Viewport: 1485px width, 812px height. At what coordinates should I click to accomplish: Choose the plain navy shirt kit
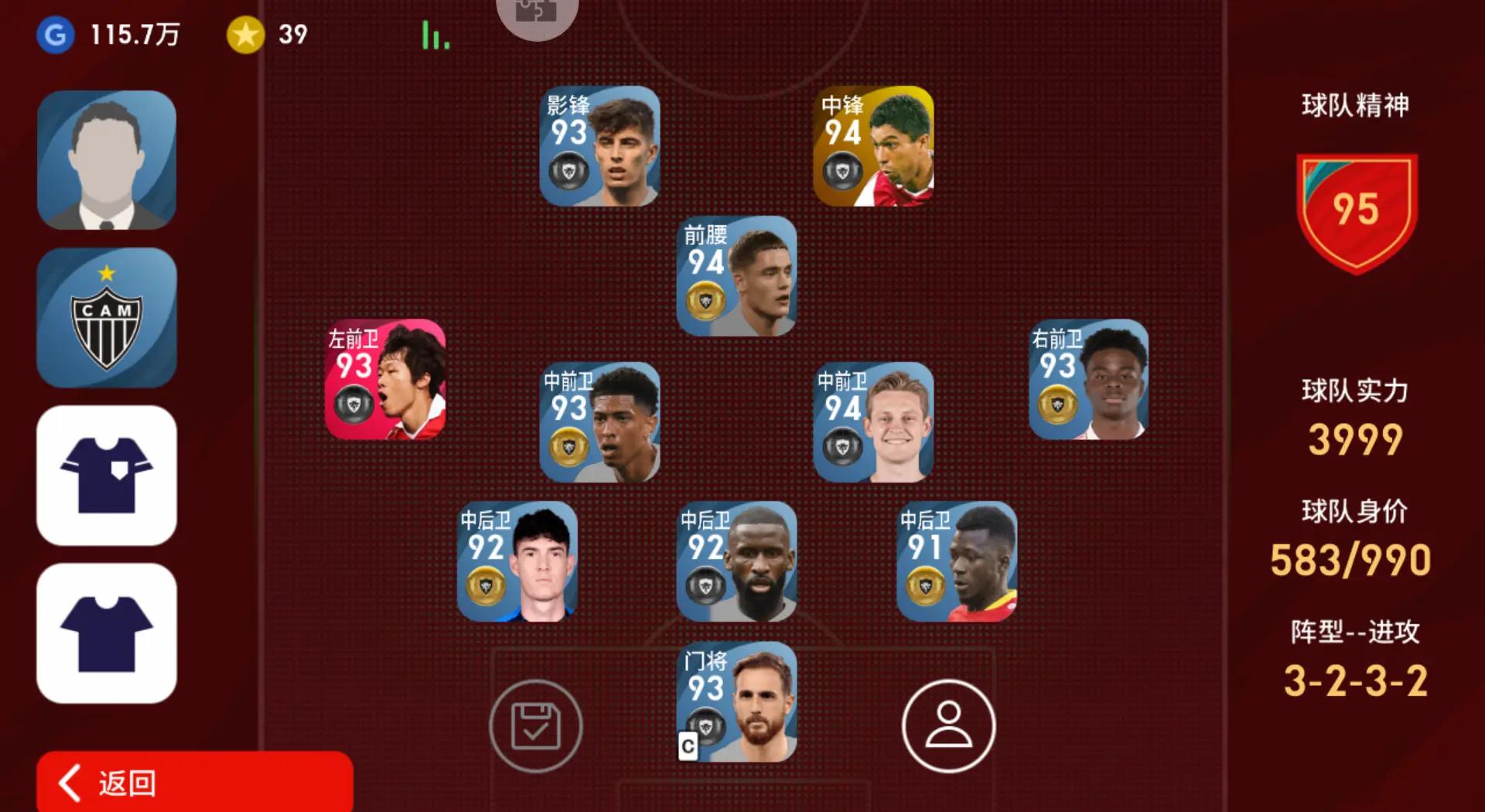click(x=107, y=633)
